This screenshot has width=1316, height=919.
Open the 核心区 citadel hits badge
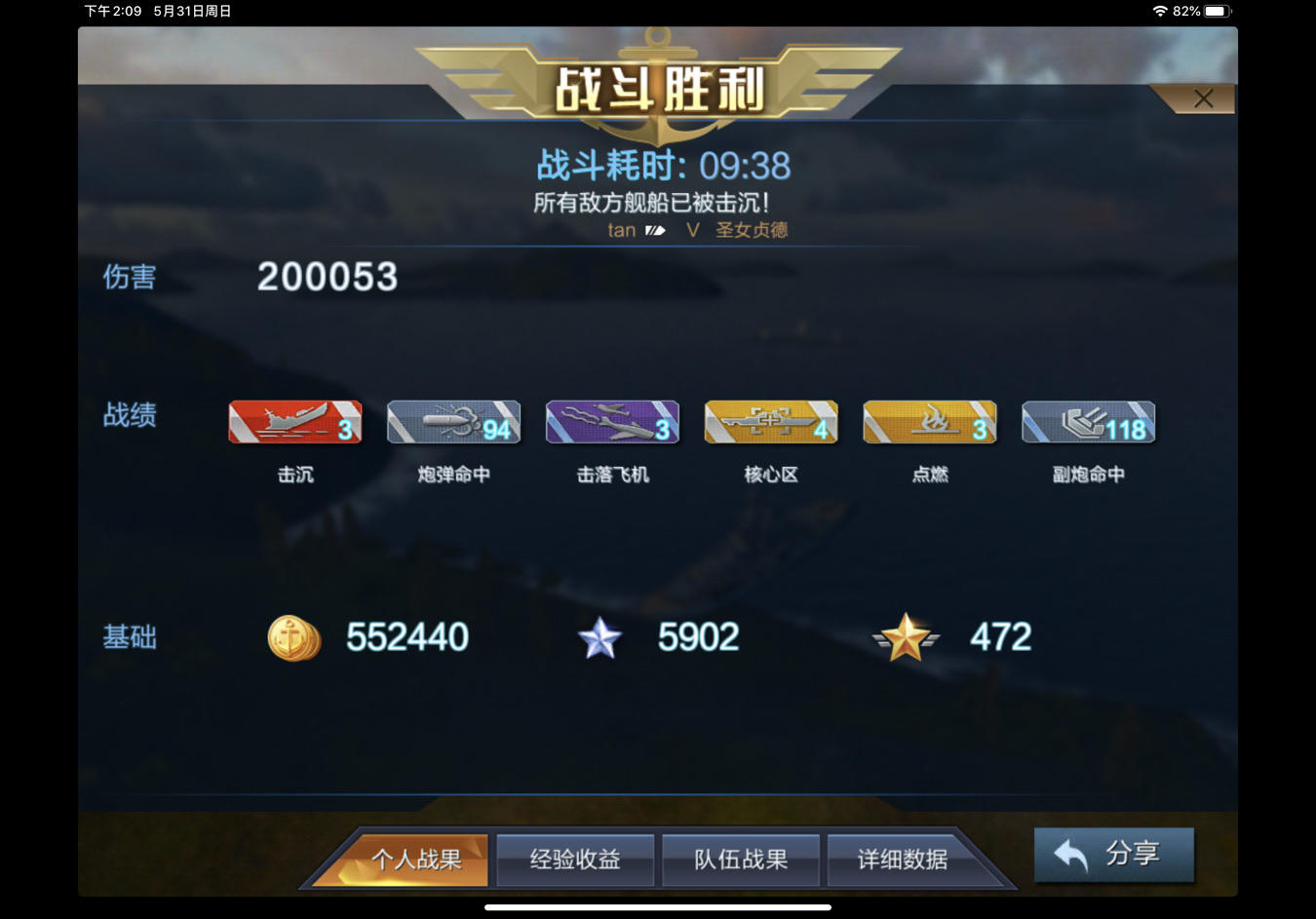(771, 422)
